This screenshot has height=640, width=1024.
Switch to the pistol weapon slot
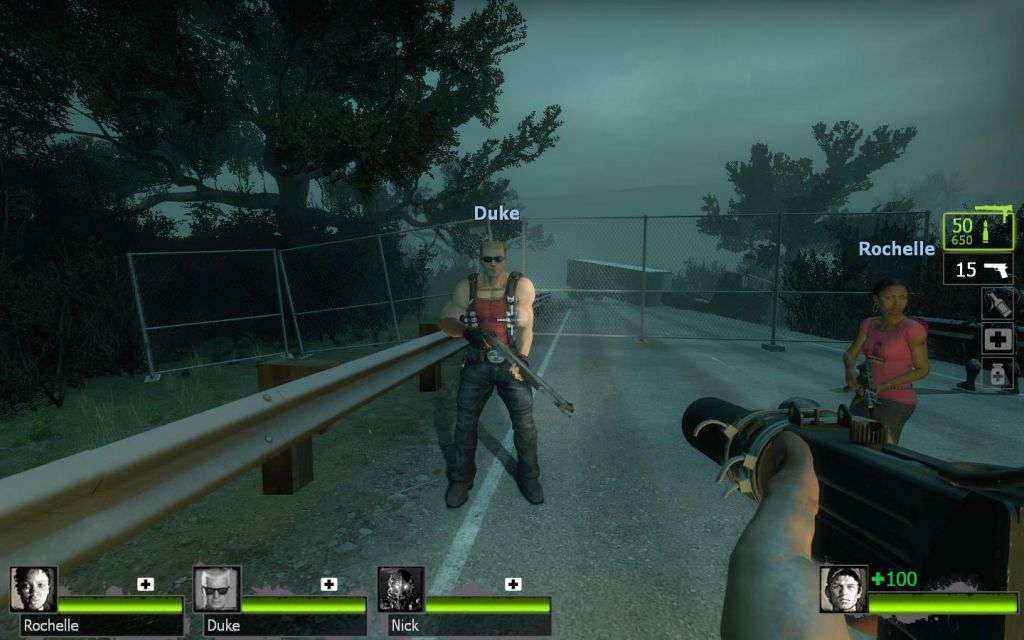(978, 269)
